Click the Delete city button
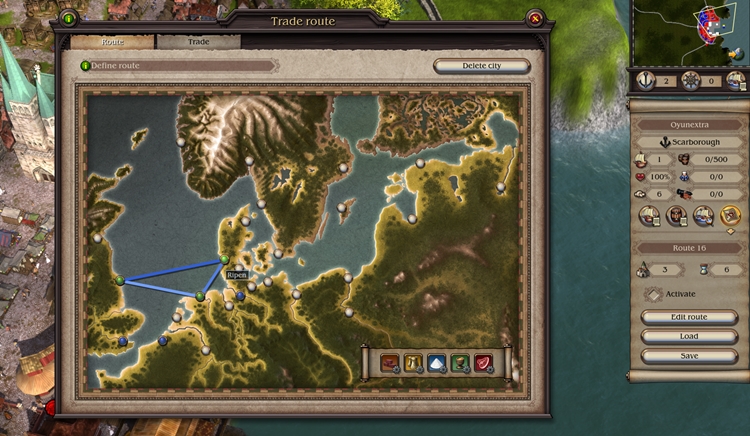750x436 pixels. click(x=481, y=66)
